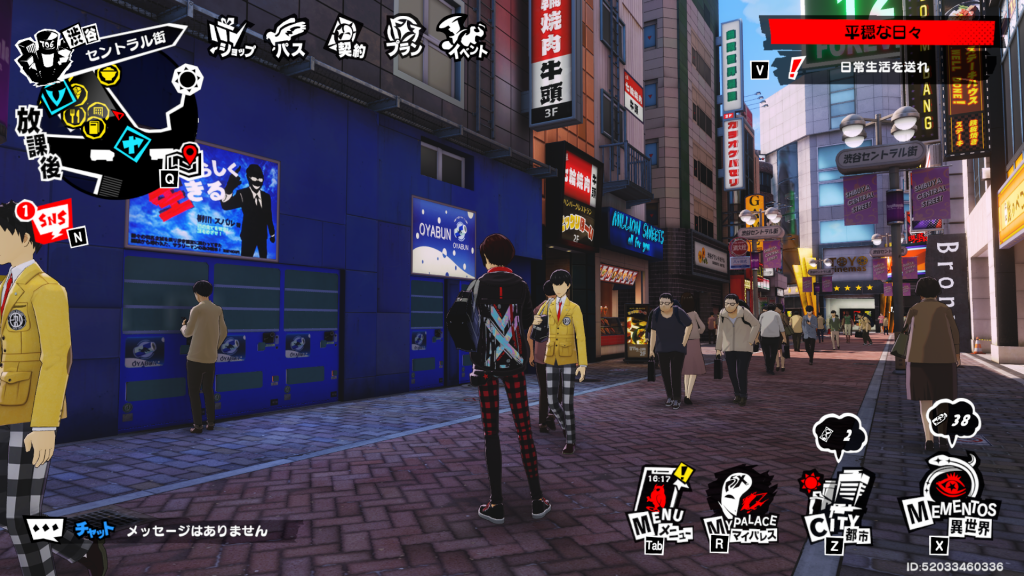1024x576 pixels.
Task: Open the イベント (Event) icon
Action: click(465, 38)
